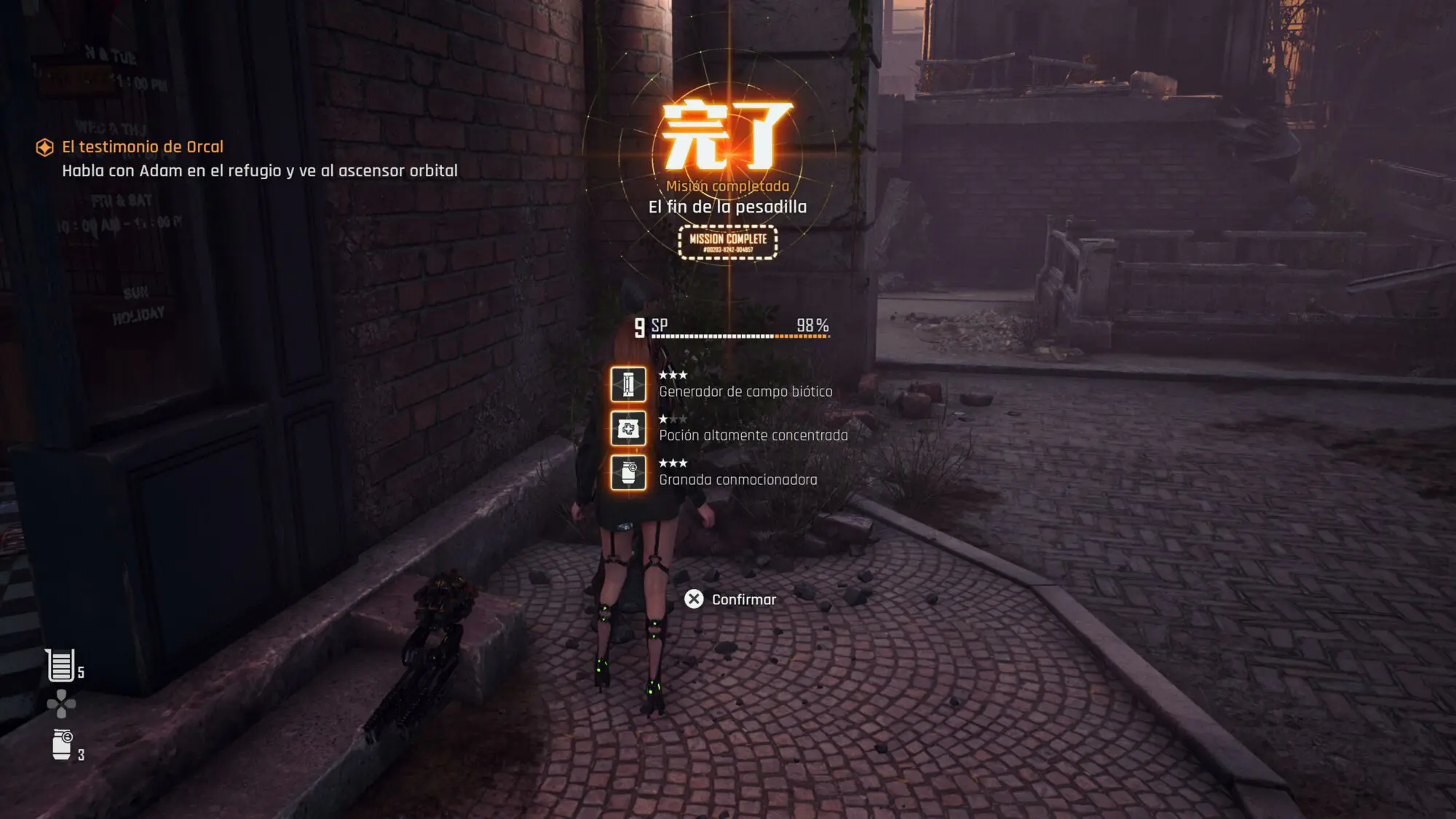
Task: Select the Confirmar button
Action: point(730,599)
